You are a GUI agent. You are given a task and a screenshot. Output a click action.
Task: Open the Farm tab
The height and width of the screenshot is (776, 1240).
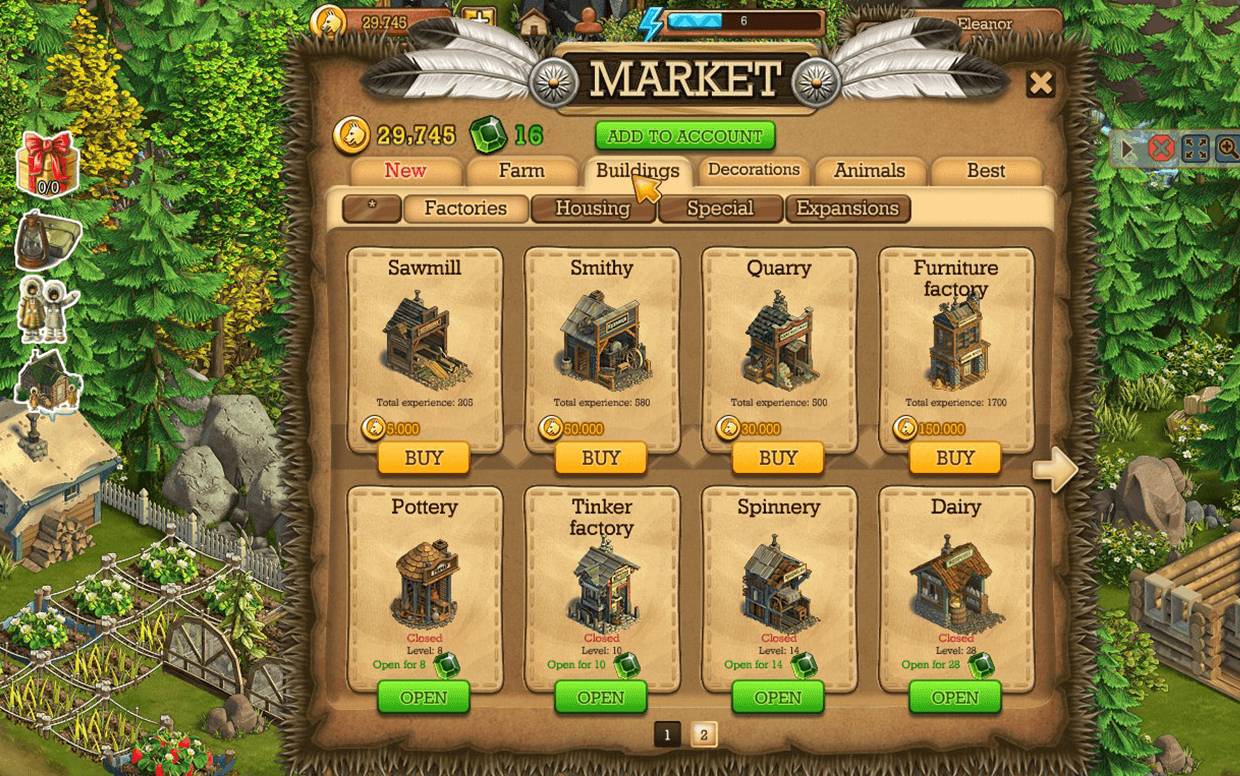pyautogui.click(x=521, y=171)
